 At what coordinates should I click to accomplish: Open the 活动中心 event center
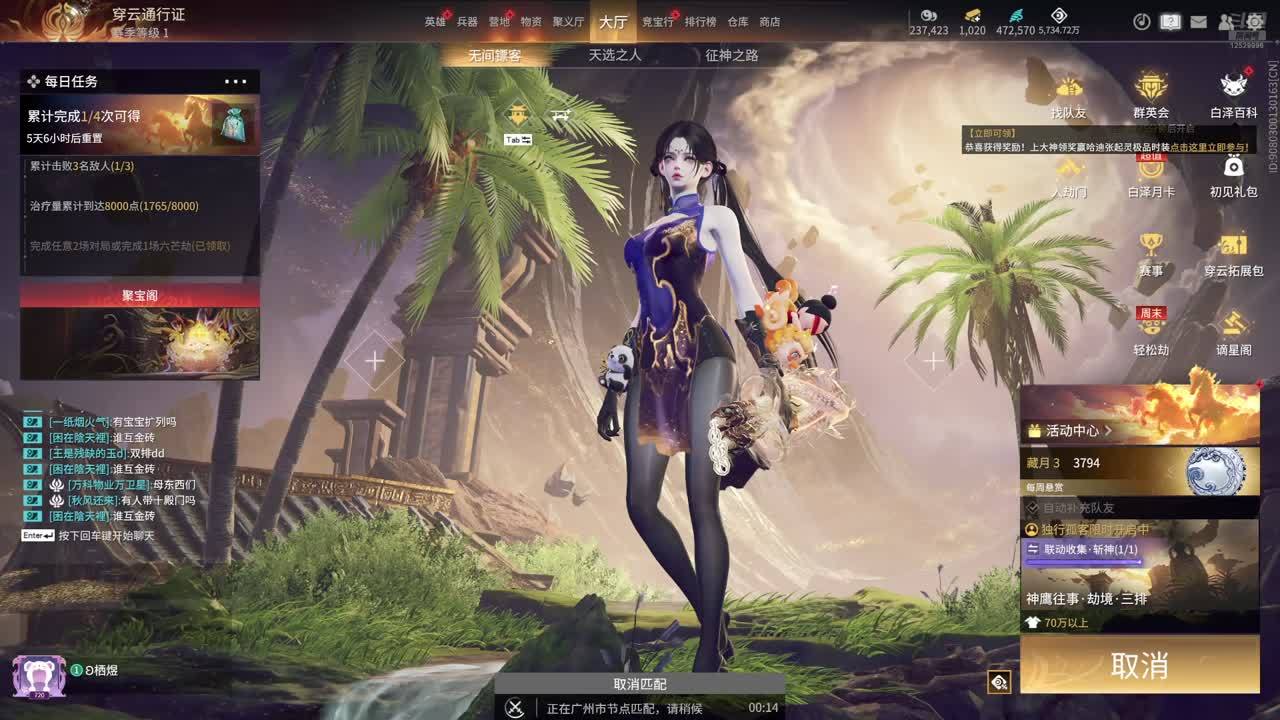[1072, 431]
